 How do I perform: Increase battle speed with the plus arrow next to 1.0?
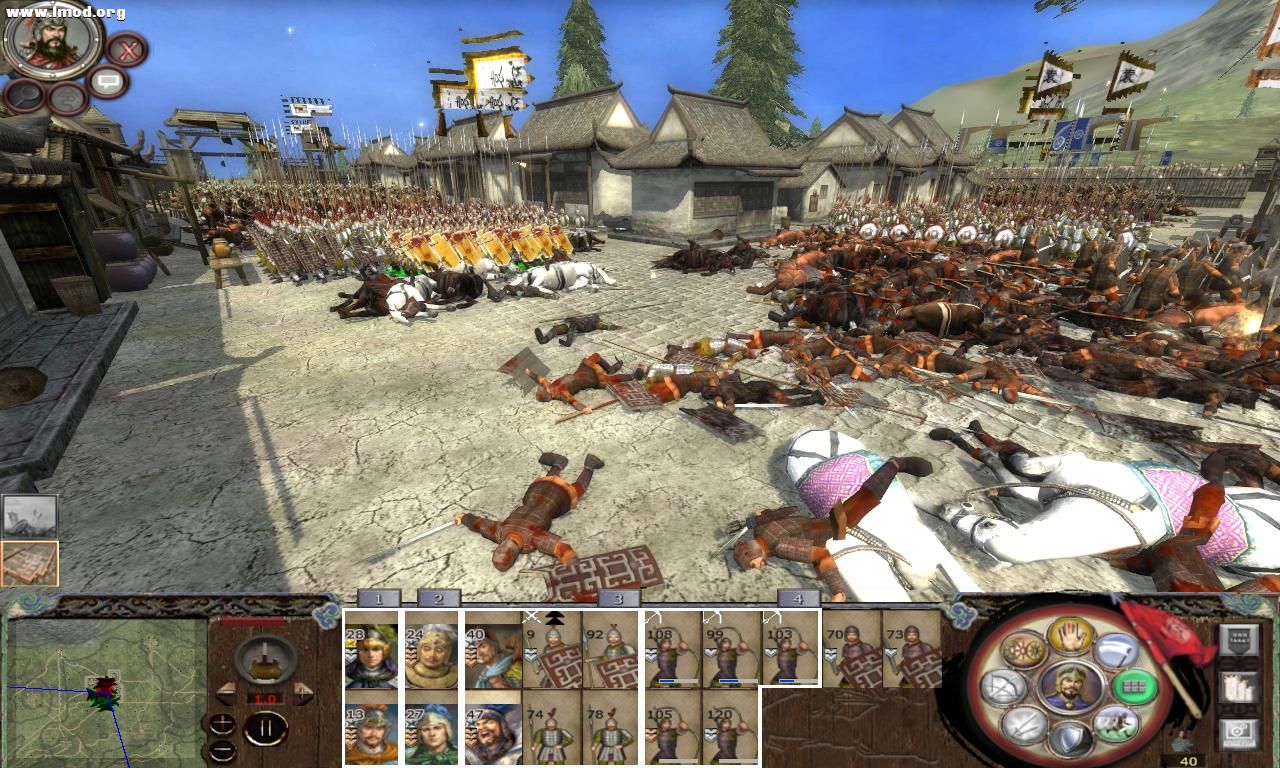click(x=303, y=692)
